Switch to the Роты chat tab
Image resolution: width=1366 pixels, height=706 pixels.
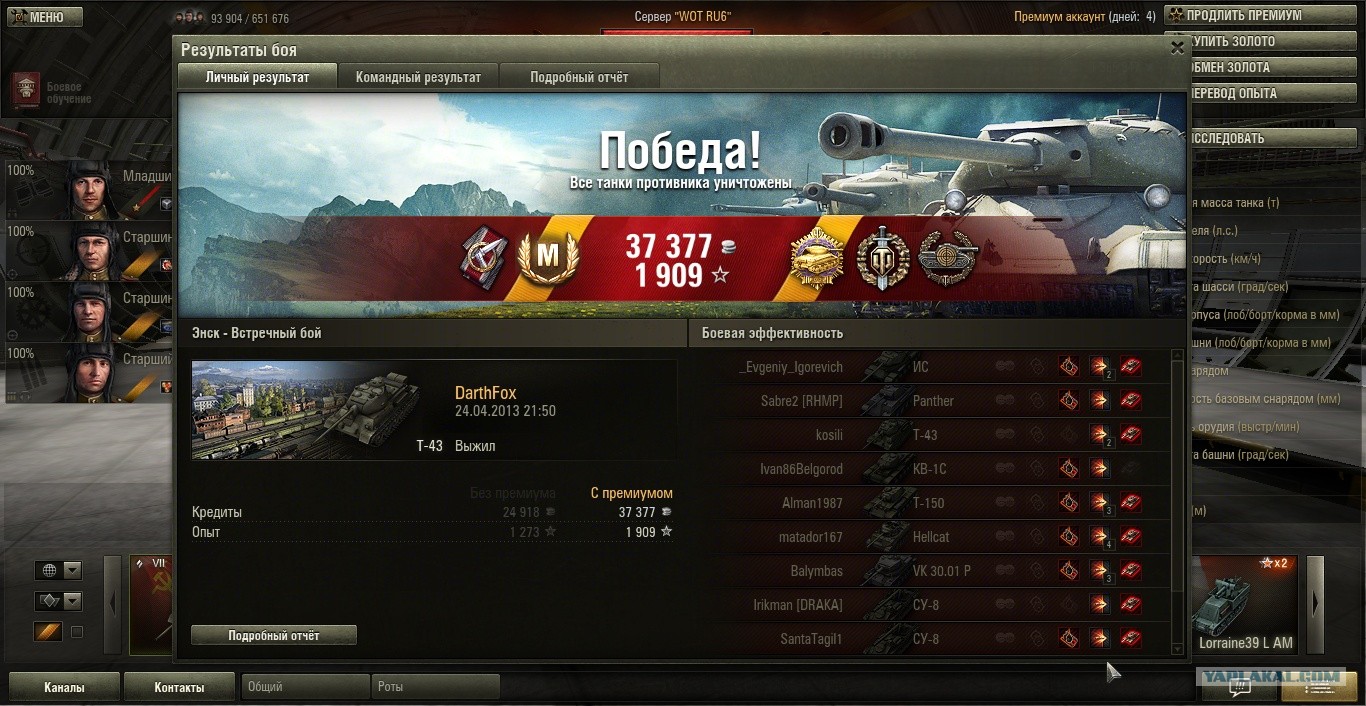(x=435, y=687)
